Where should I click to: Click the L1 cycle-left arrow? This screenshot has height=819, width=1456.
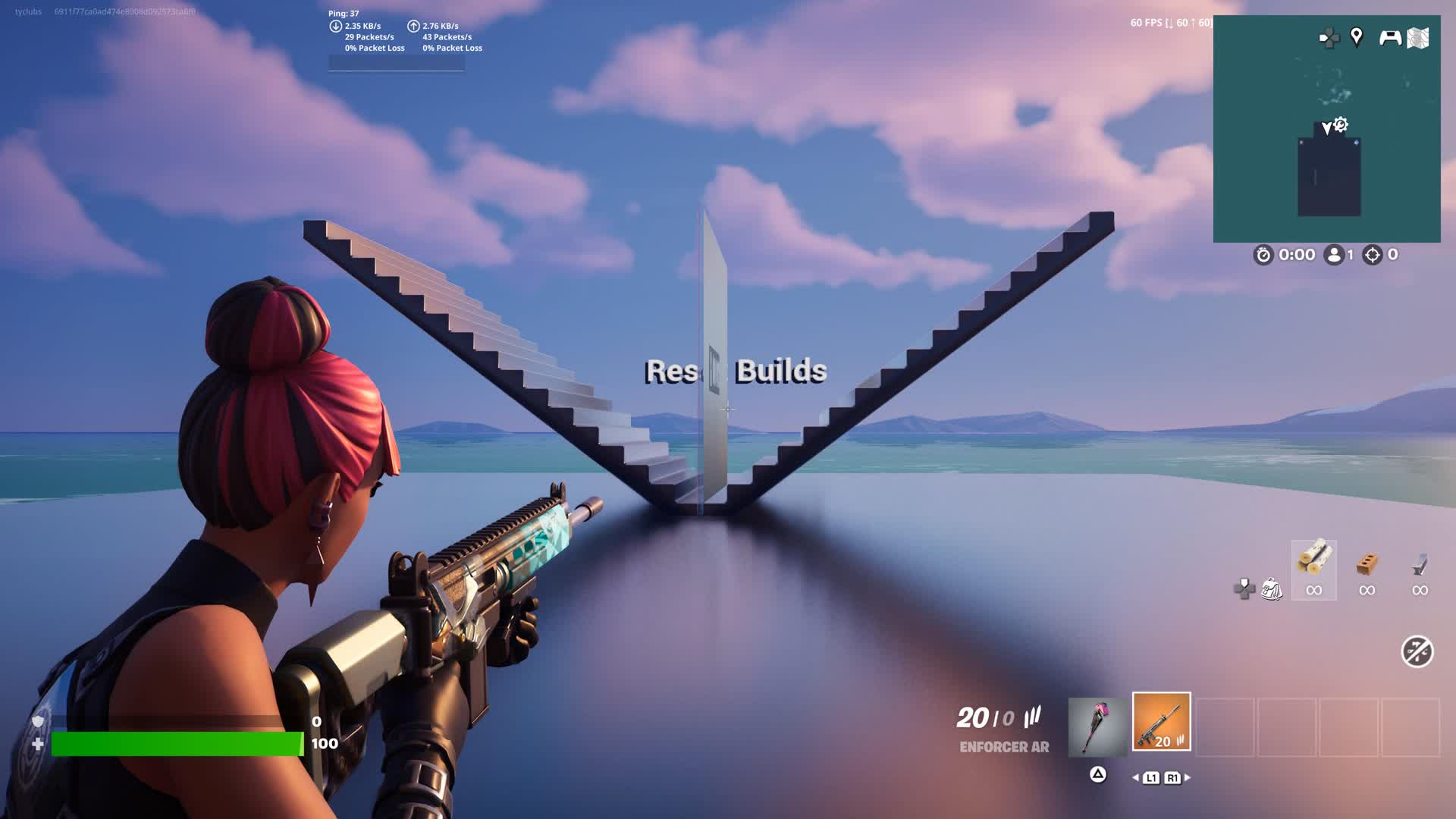(1151, 777)
